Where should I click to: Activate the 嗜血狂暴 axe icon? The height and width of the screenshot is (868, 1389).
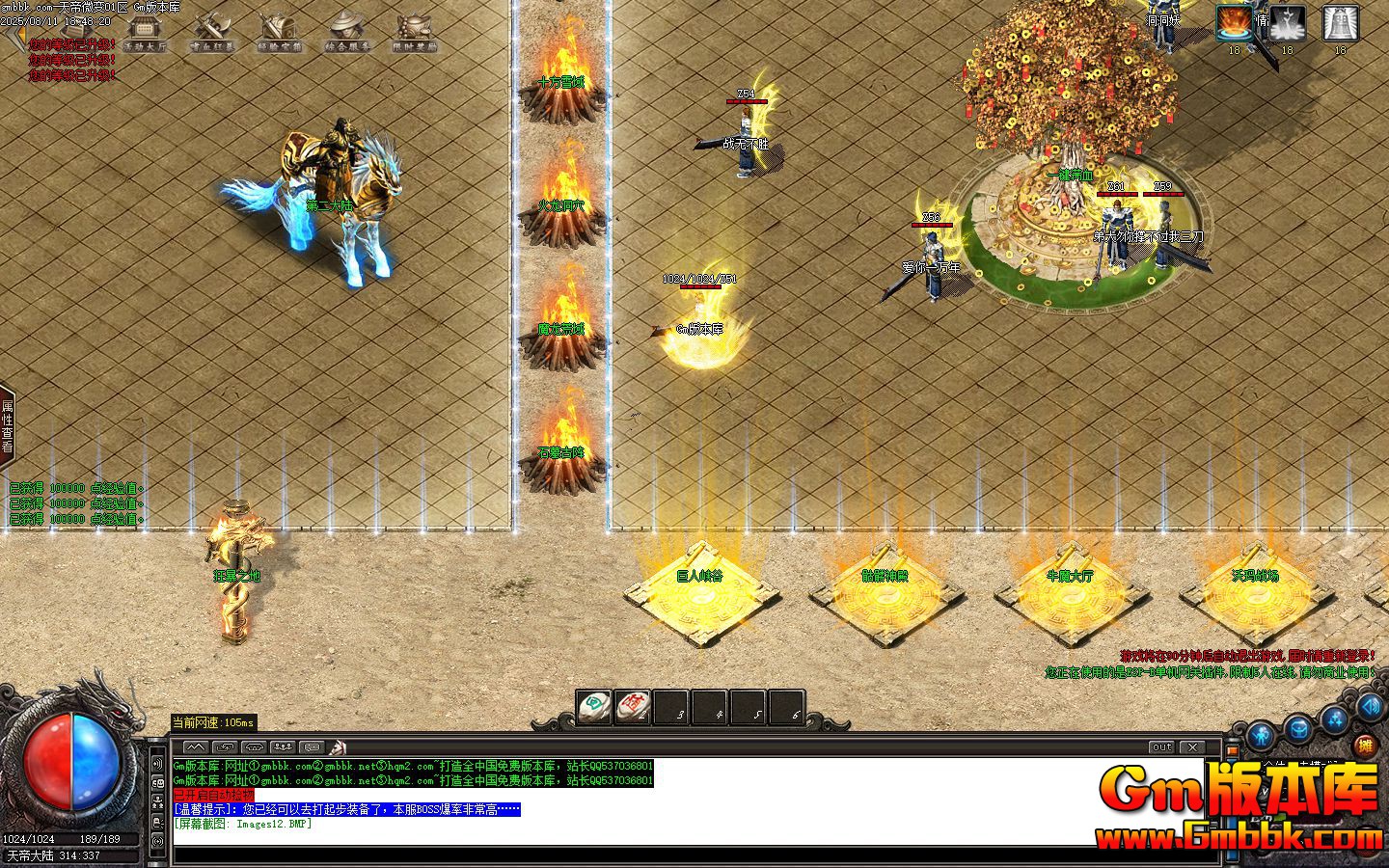click(x=214, y=27)
